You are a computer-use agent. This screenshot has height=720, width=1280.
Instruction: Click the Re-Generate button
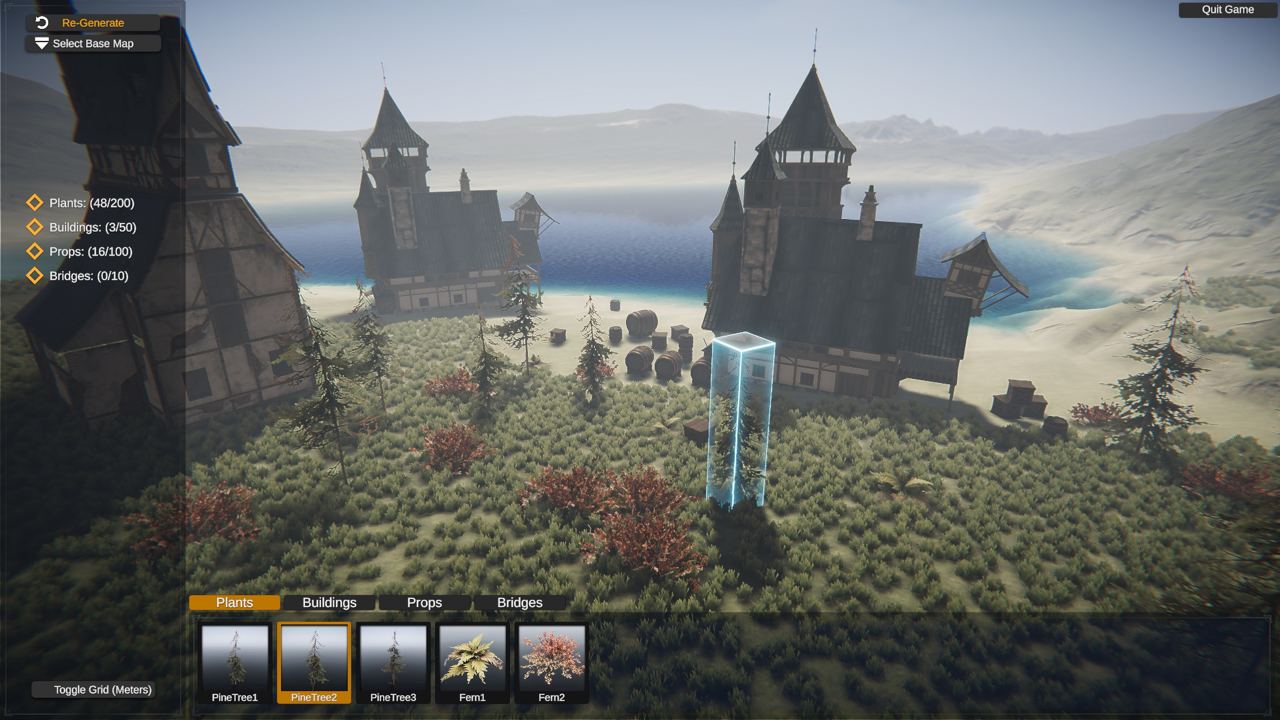point(92,22)
